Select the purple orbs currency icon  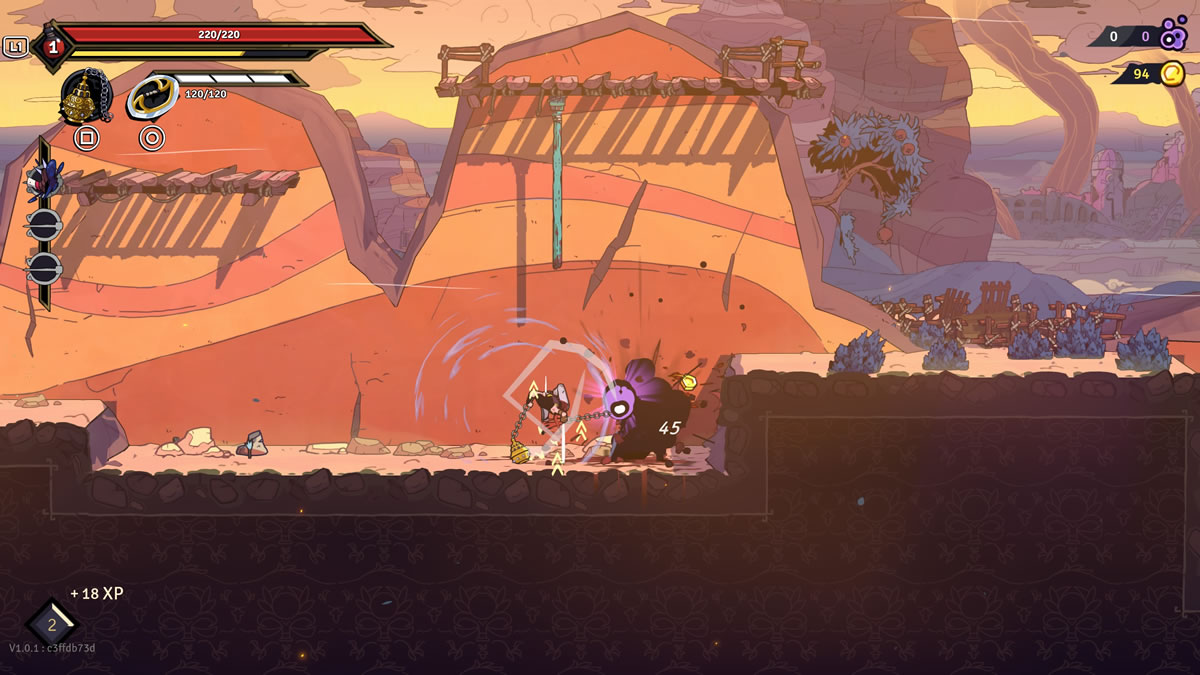[1174, 34]
